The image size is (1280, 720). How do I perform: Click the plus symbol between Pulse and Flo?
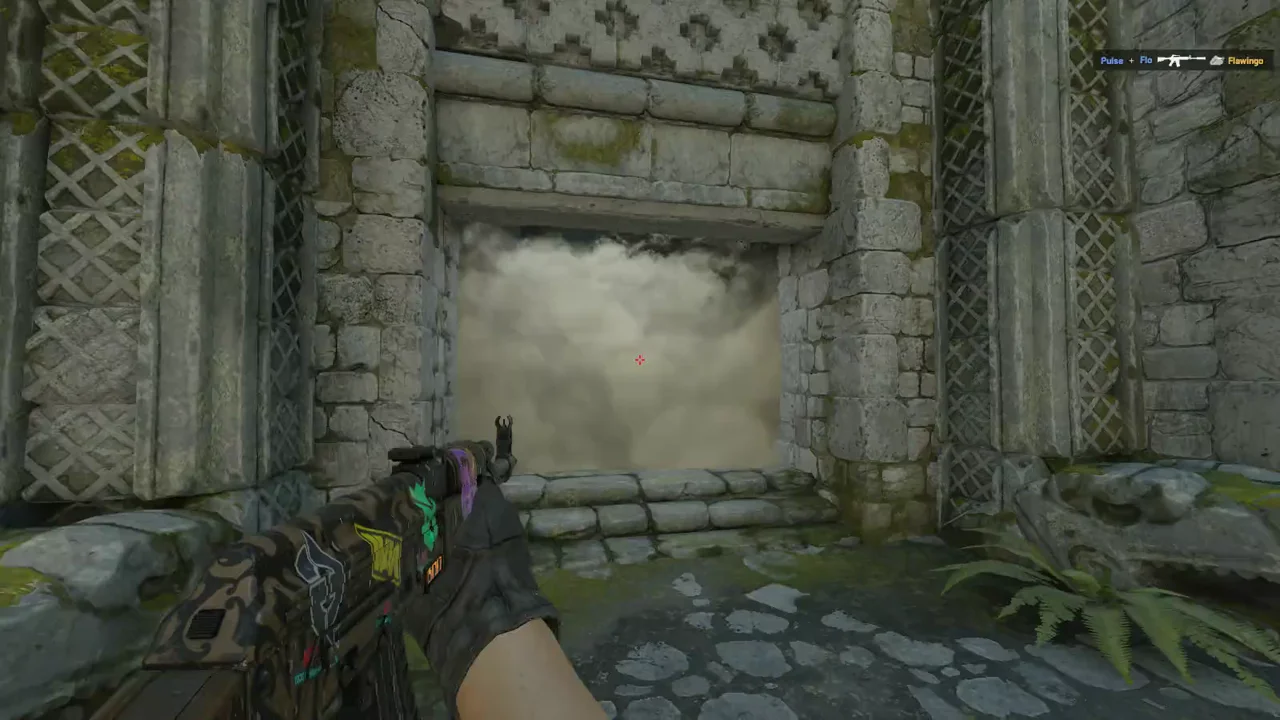click(1131, 60)
